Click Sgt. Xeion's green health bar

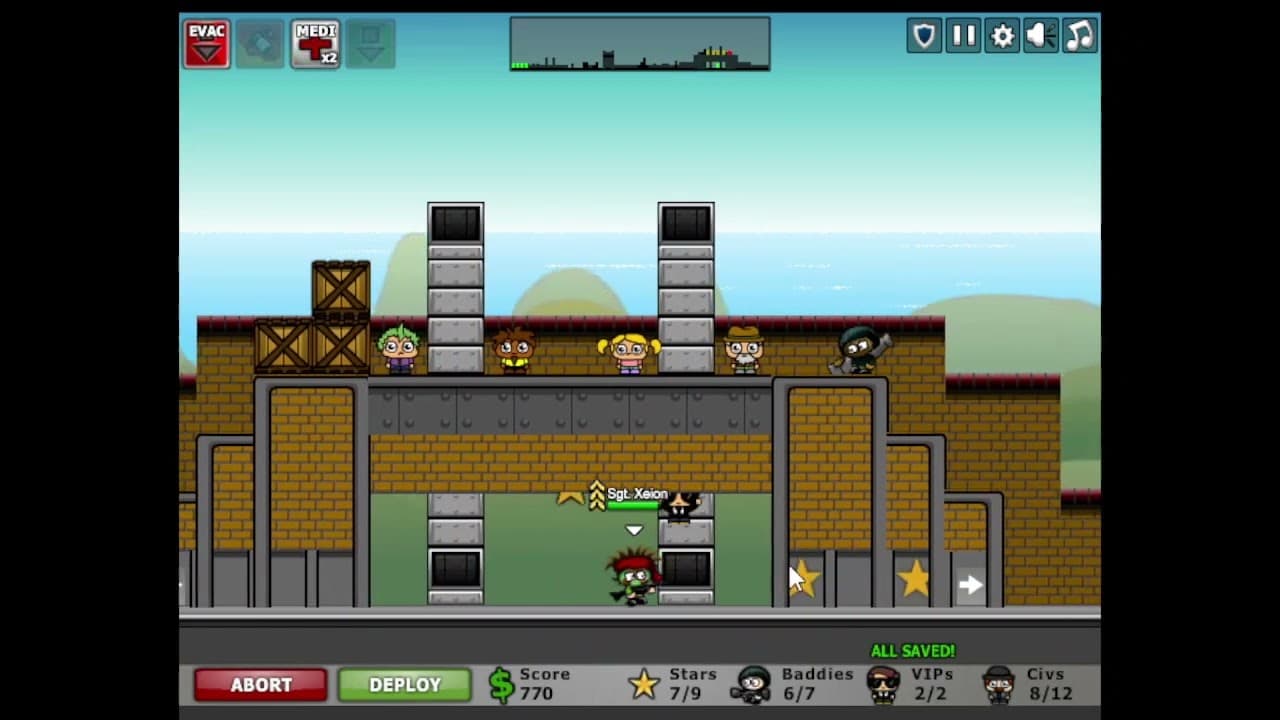tap(632, 505)
